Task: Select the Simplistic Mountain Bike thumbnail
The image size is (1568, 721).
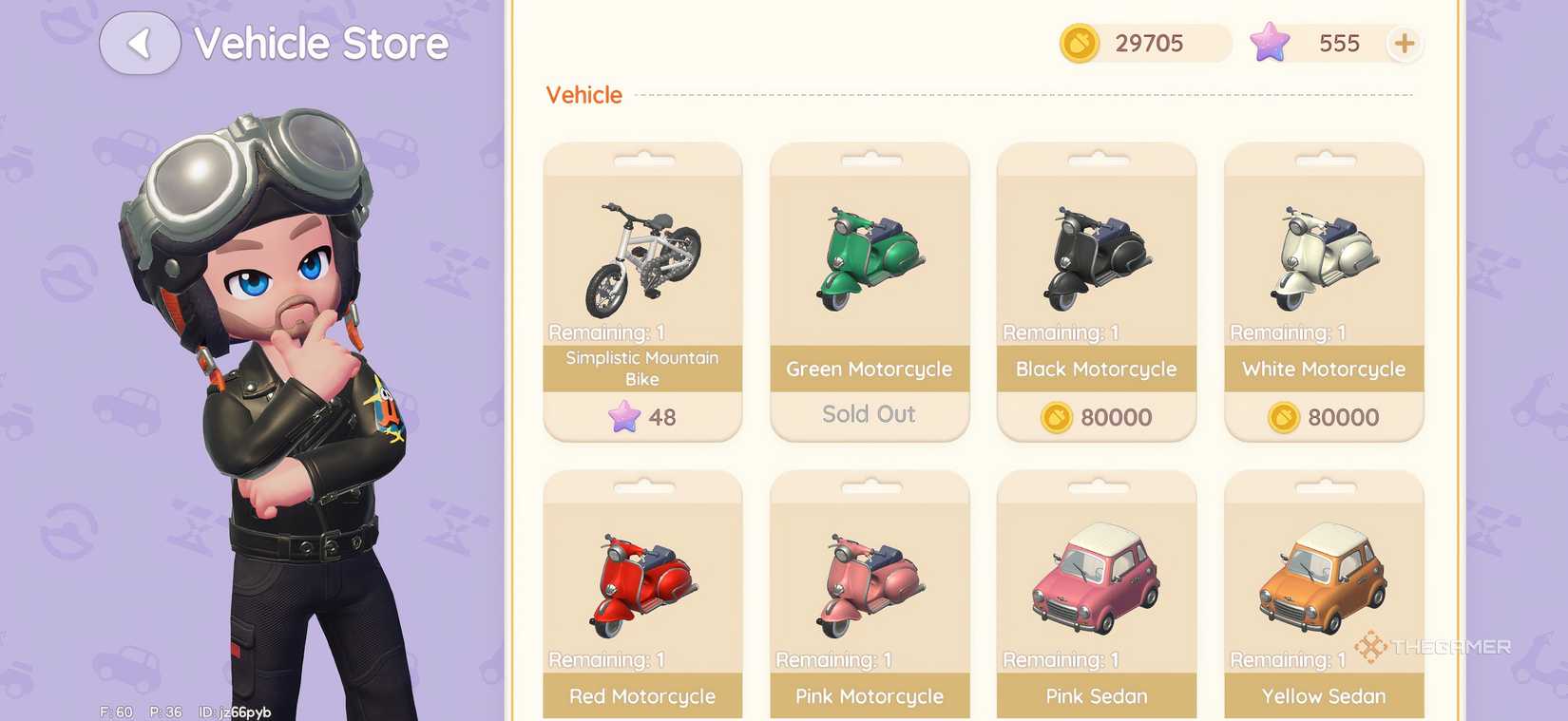Action: click(x=641, y=252)
